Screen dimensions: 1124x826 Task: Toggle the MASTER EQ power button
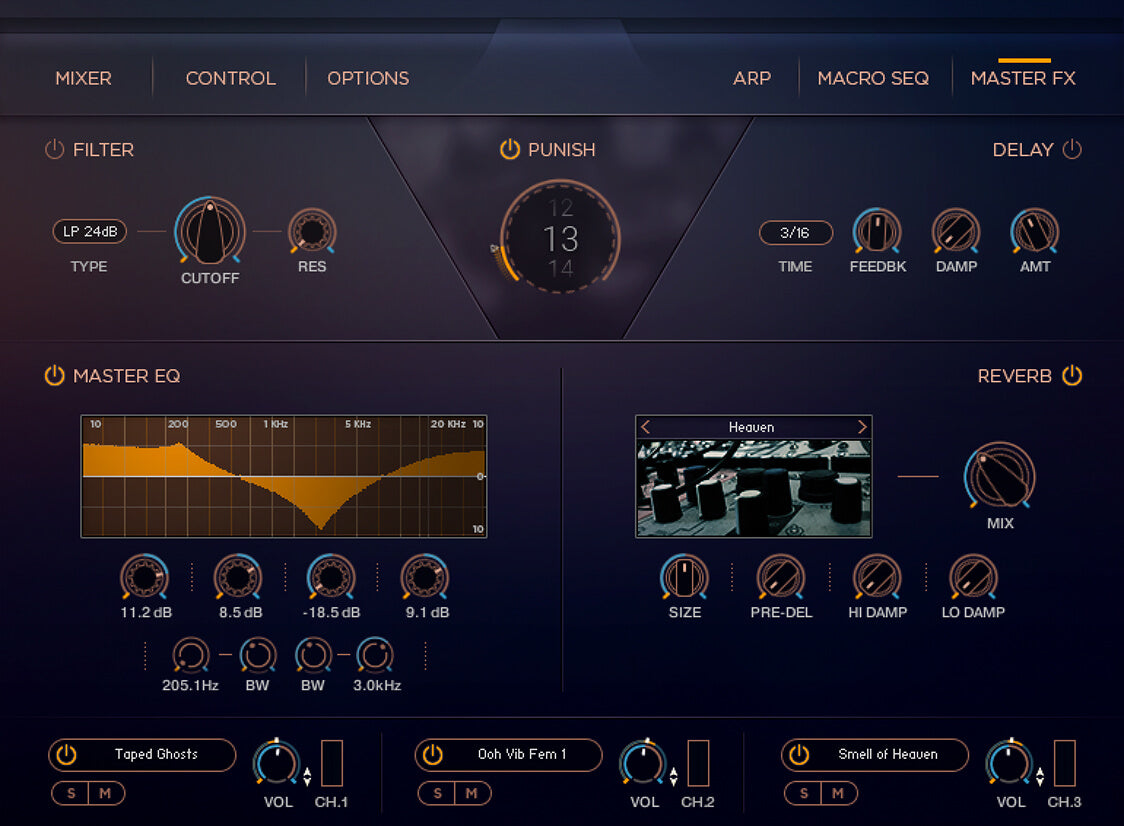coord(54,376)
